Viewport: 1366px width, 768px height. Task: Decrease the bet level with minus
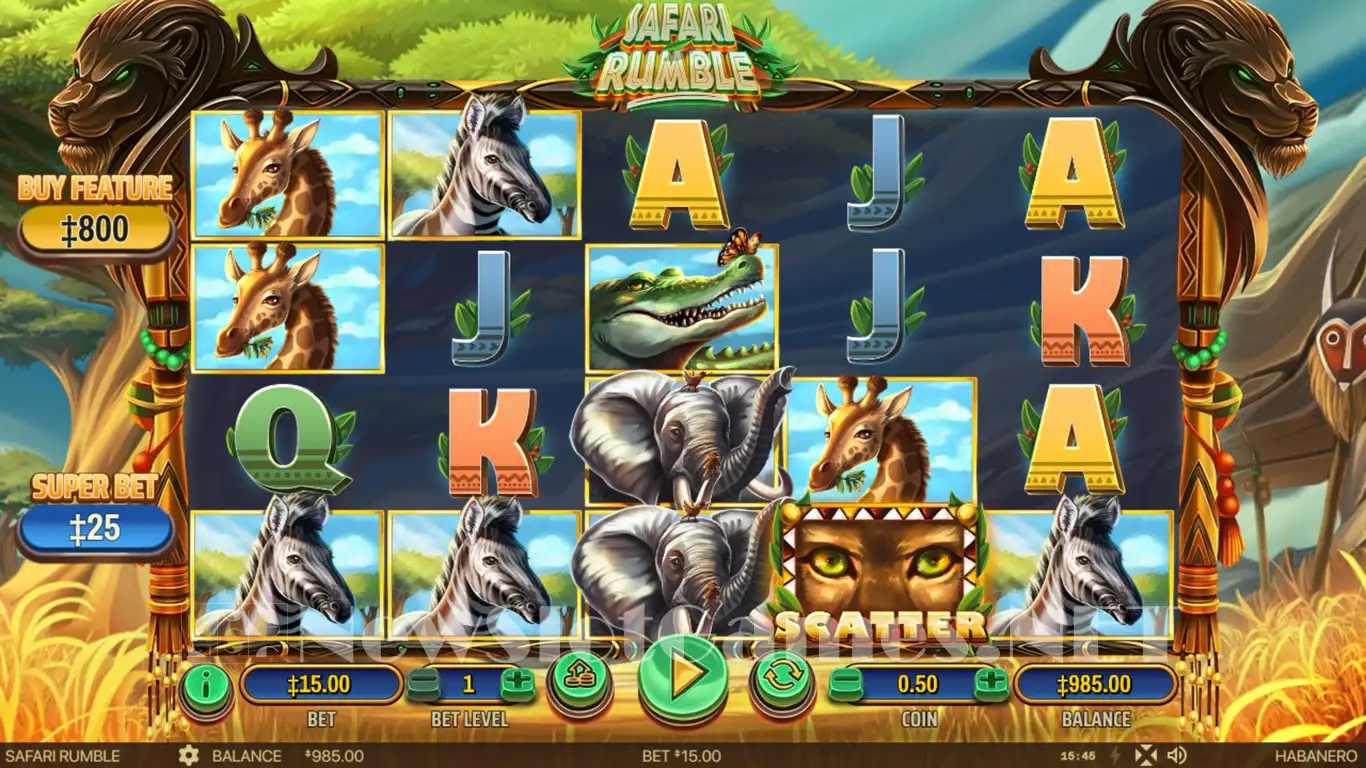[x=422, y=685]
